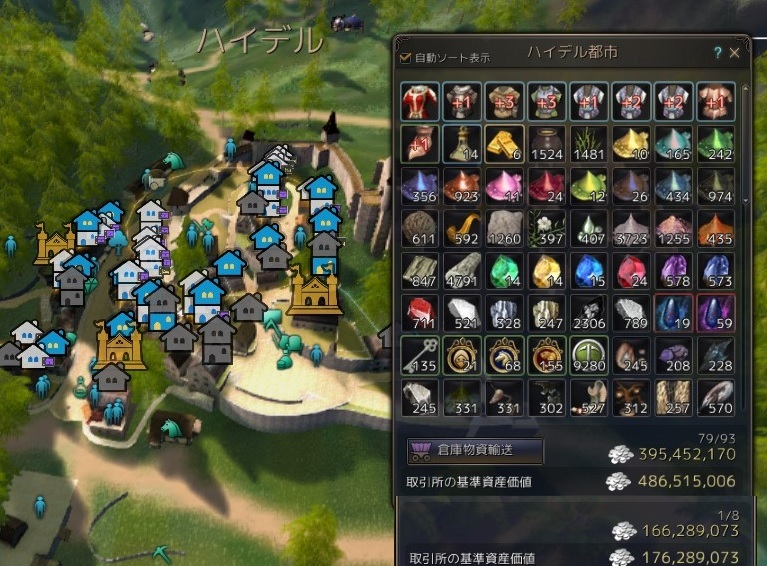Image resolution: width=767 pixels, height=566 pixels.
Task: Toggle the 自動ソート表示 auto-sort checkbox
Action: (406, 58)
